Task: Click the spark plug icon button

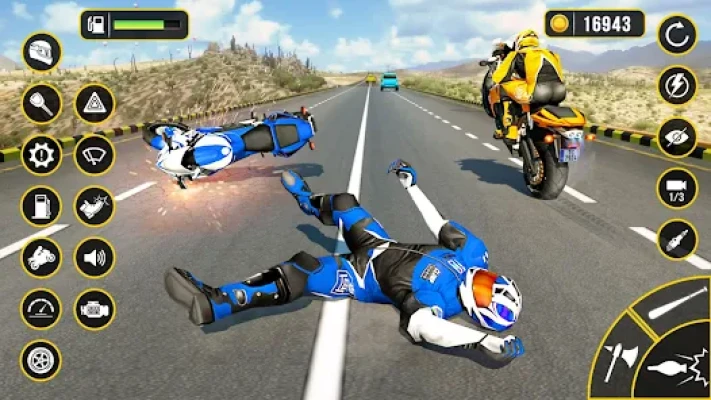Action: coord(677,240)
